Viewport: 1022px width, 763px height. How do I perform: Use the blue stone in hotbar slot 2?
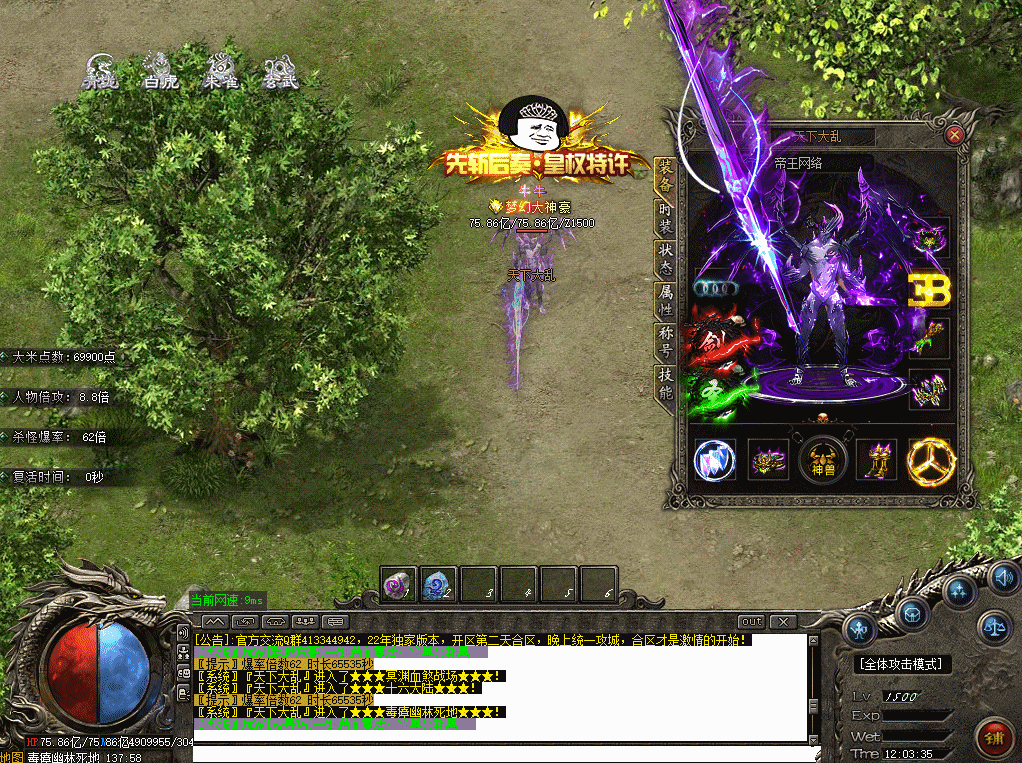click(x=438, y=584)
